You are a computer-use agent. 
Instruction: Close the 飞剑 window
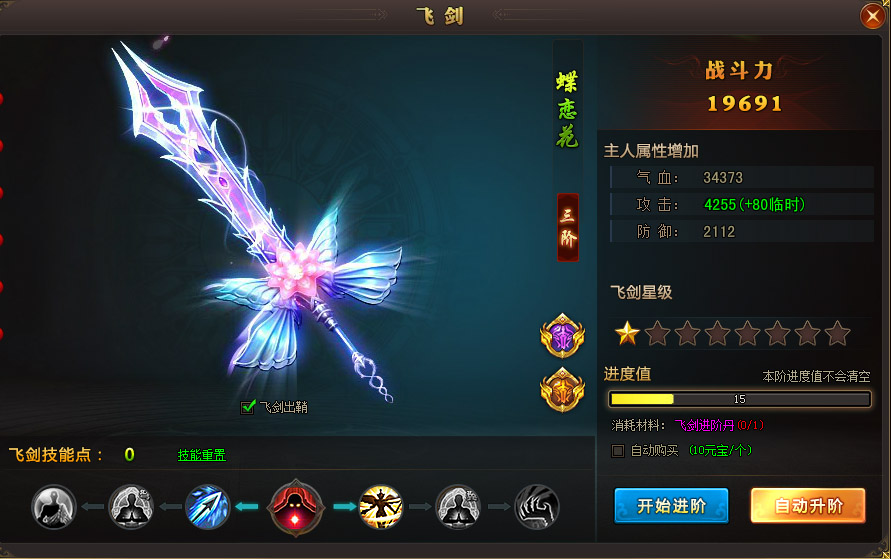871,16
